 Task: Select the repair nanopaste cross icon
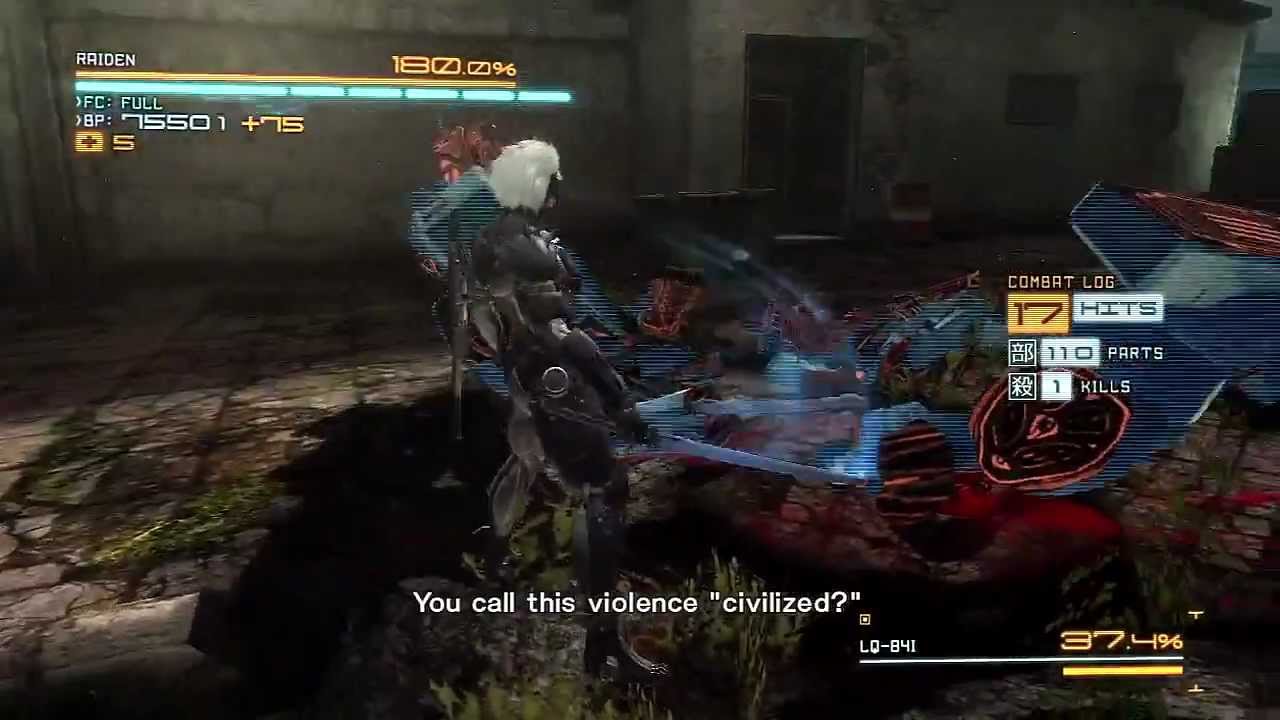pos(88,142)
